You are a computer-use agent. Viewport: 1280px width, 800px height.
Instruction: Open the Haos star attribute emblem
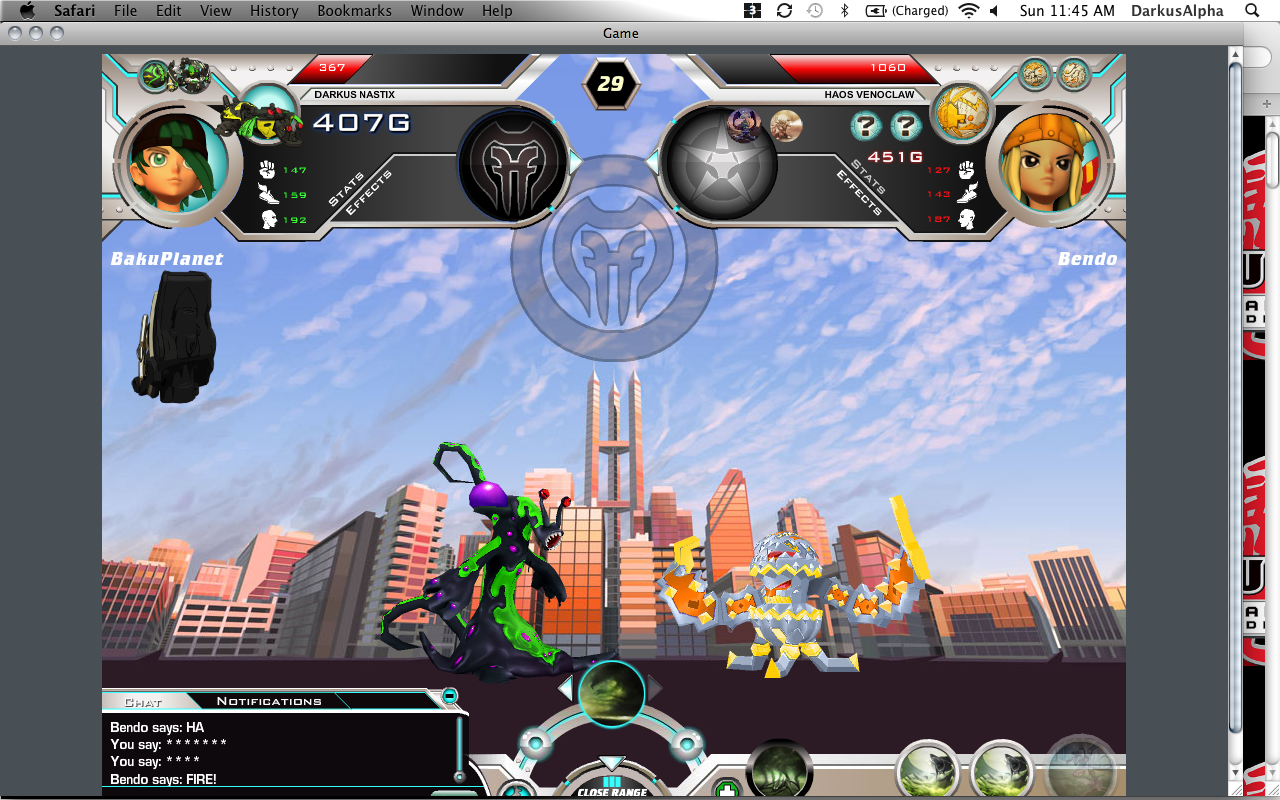720,163
